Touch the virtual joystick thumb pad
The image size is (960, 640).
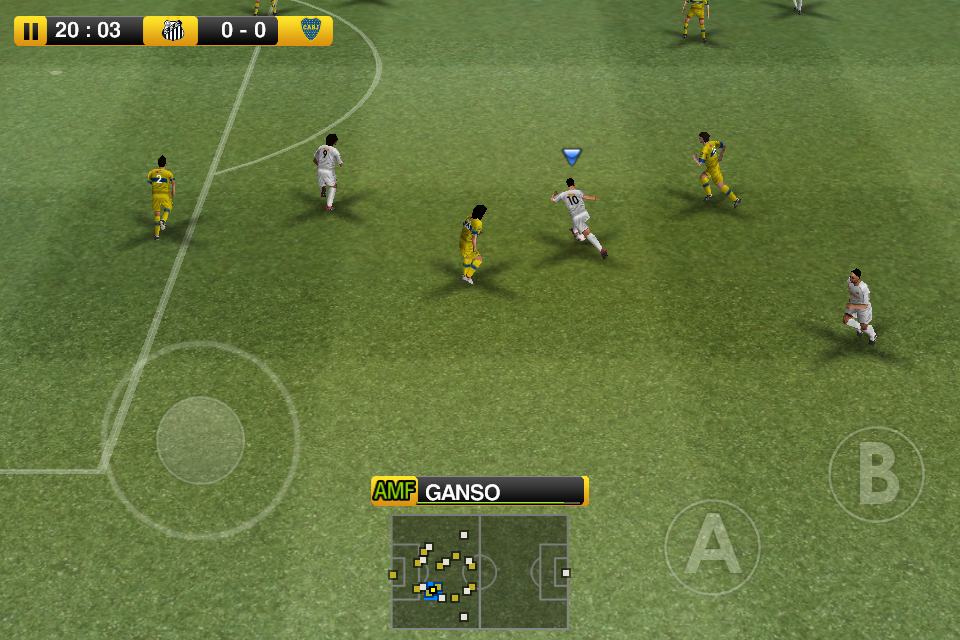(x=201, y=440)
